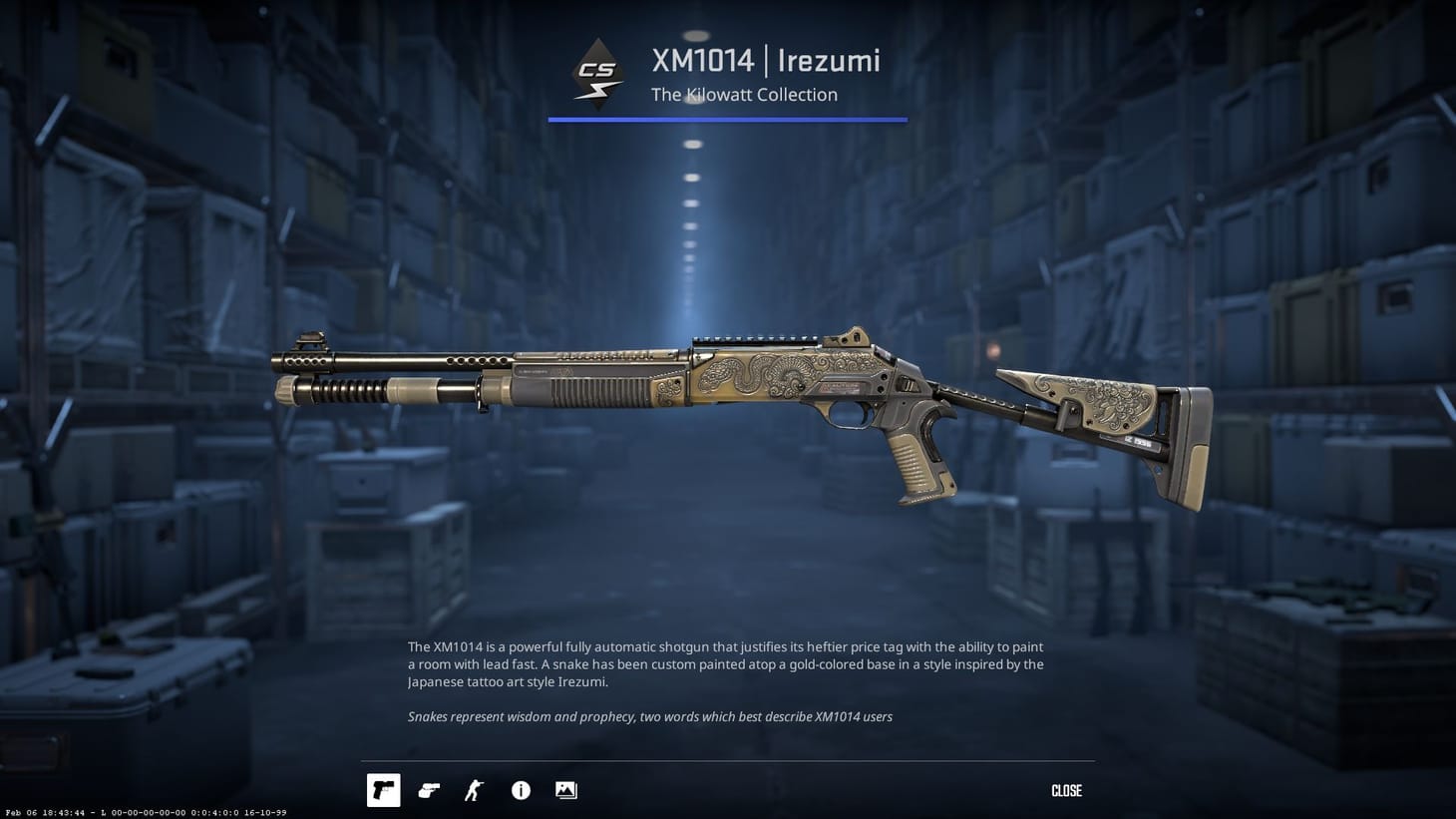
Task: Open the screenshot gallery icon
Action: coord(565,790)
